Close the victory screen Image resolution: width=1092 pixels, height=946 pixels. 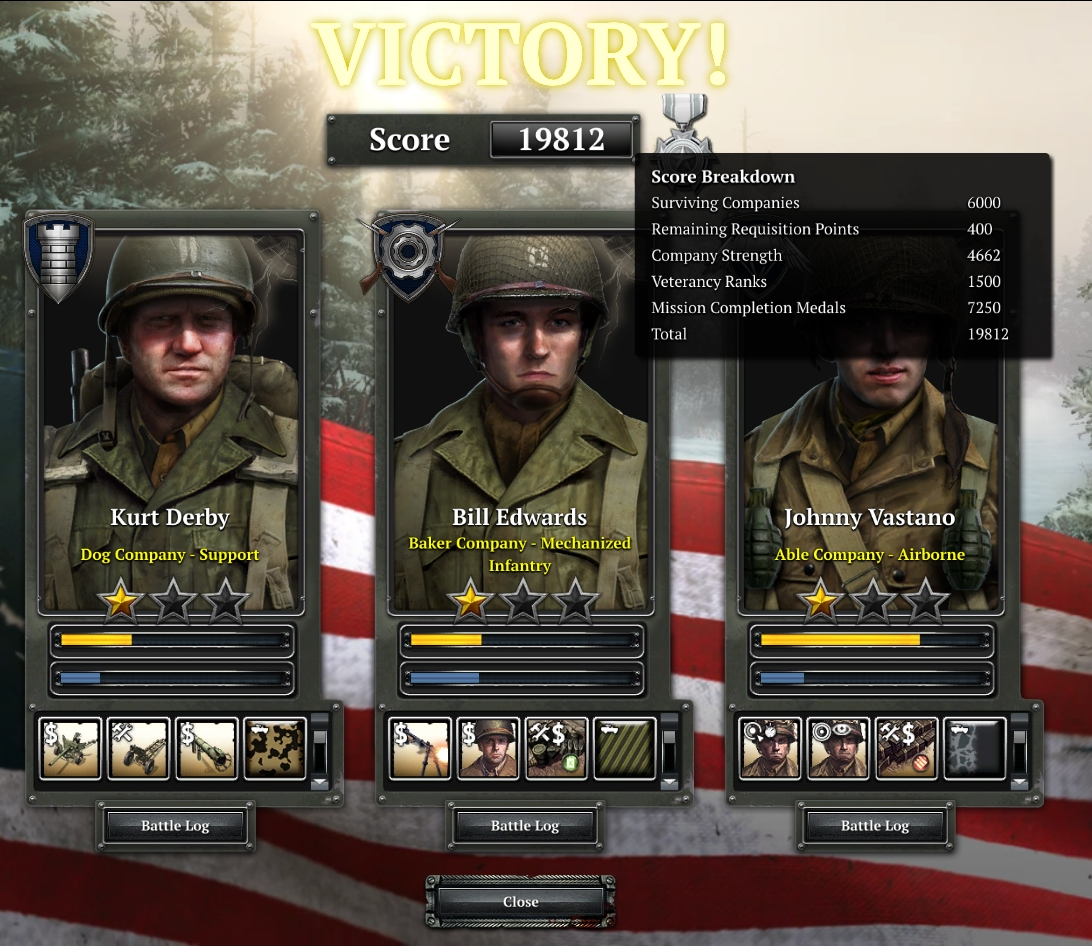520,901
